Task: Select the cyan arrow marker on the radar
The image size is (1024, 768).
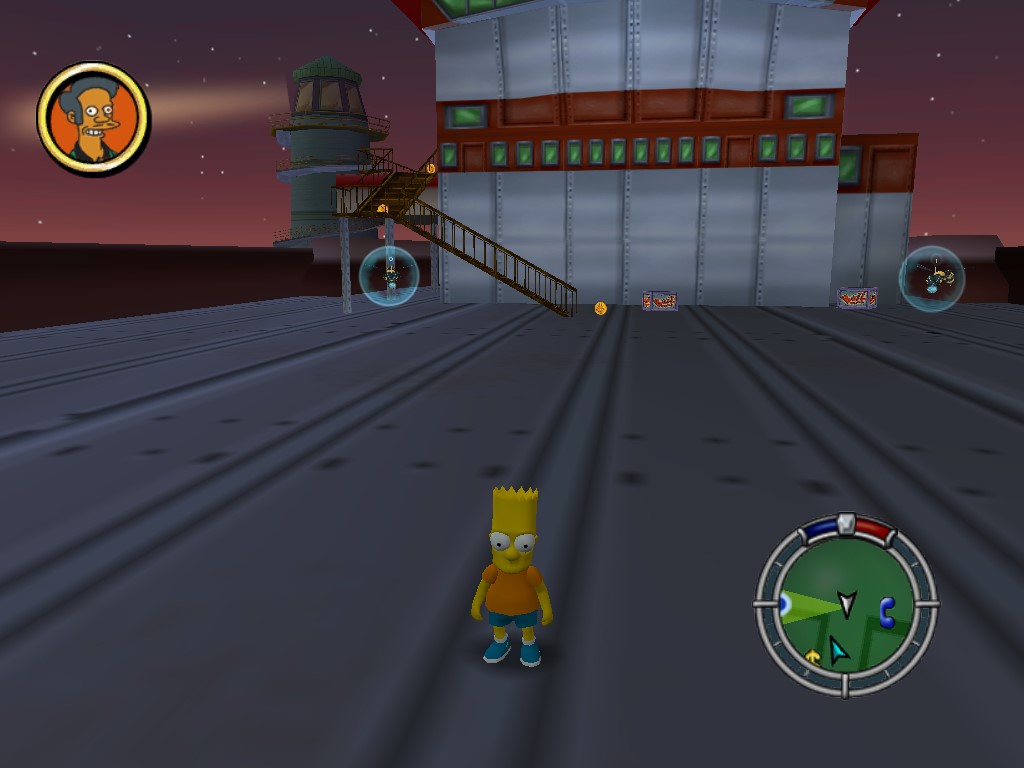Action: (x=838, y=651)
